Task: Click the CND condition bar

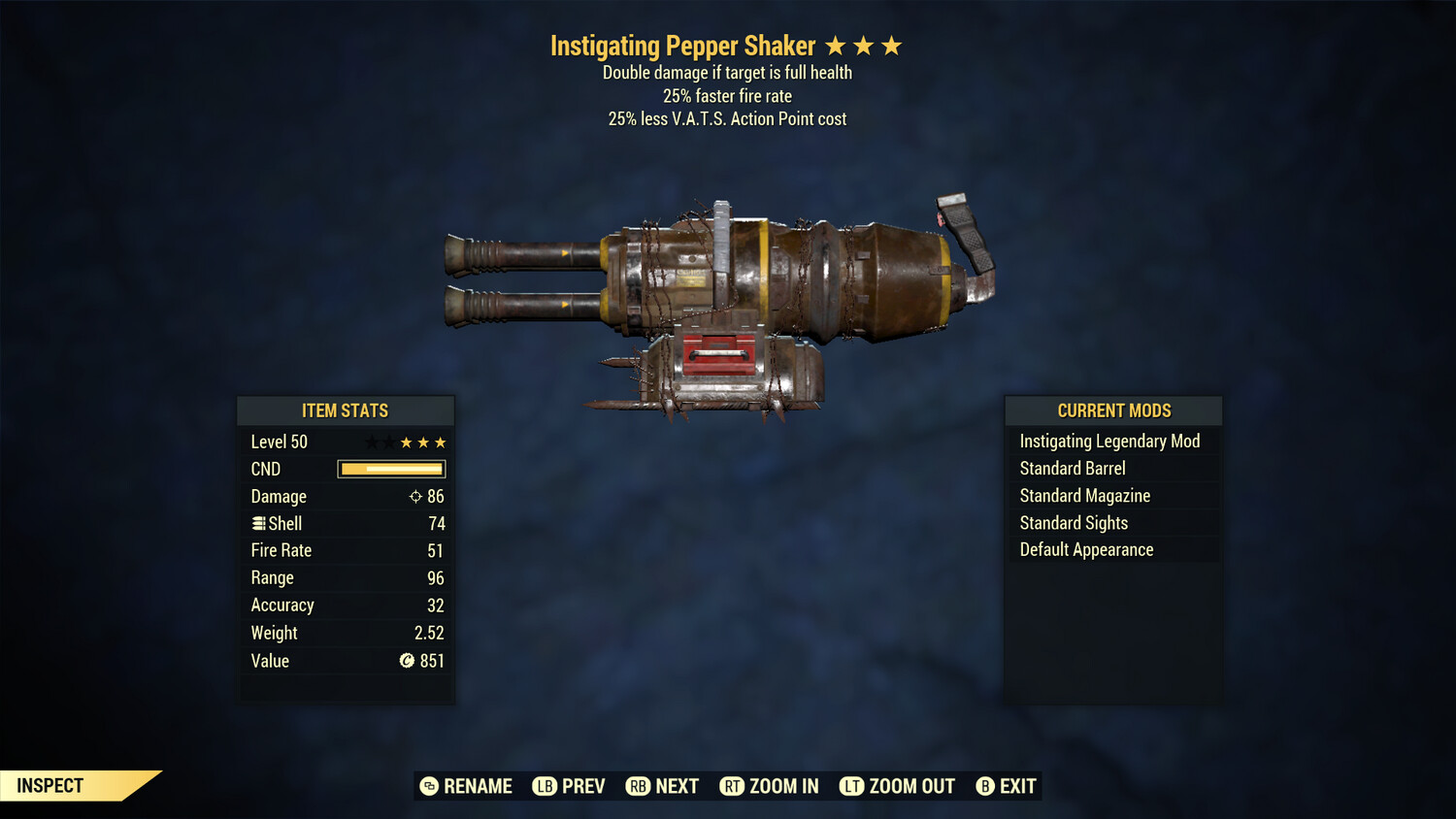Action: [x=391, y=469]
